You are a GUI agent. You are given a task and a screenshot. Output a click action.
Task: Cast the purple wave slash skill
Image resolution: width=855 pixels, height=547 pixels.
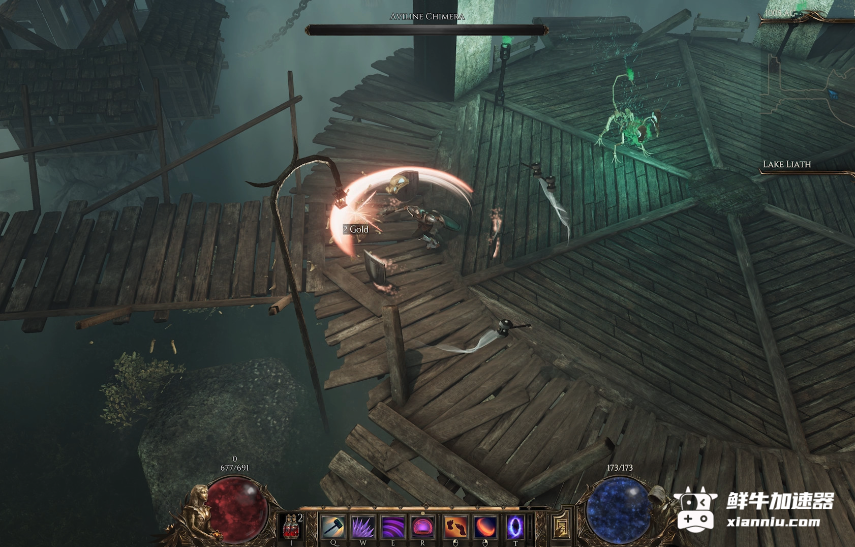point(394,525)
